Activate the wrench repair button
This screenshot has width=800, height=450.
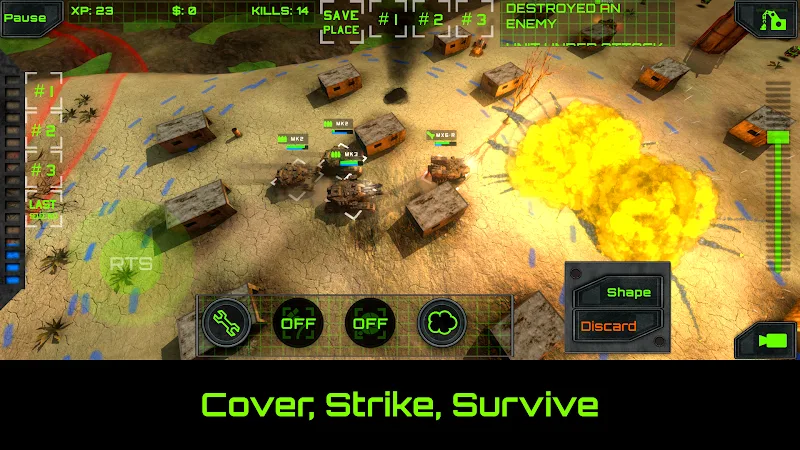point(228,323)
